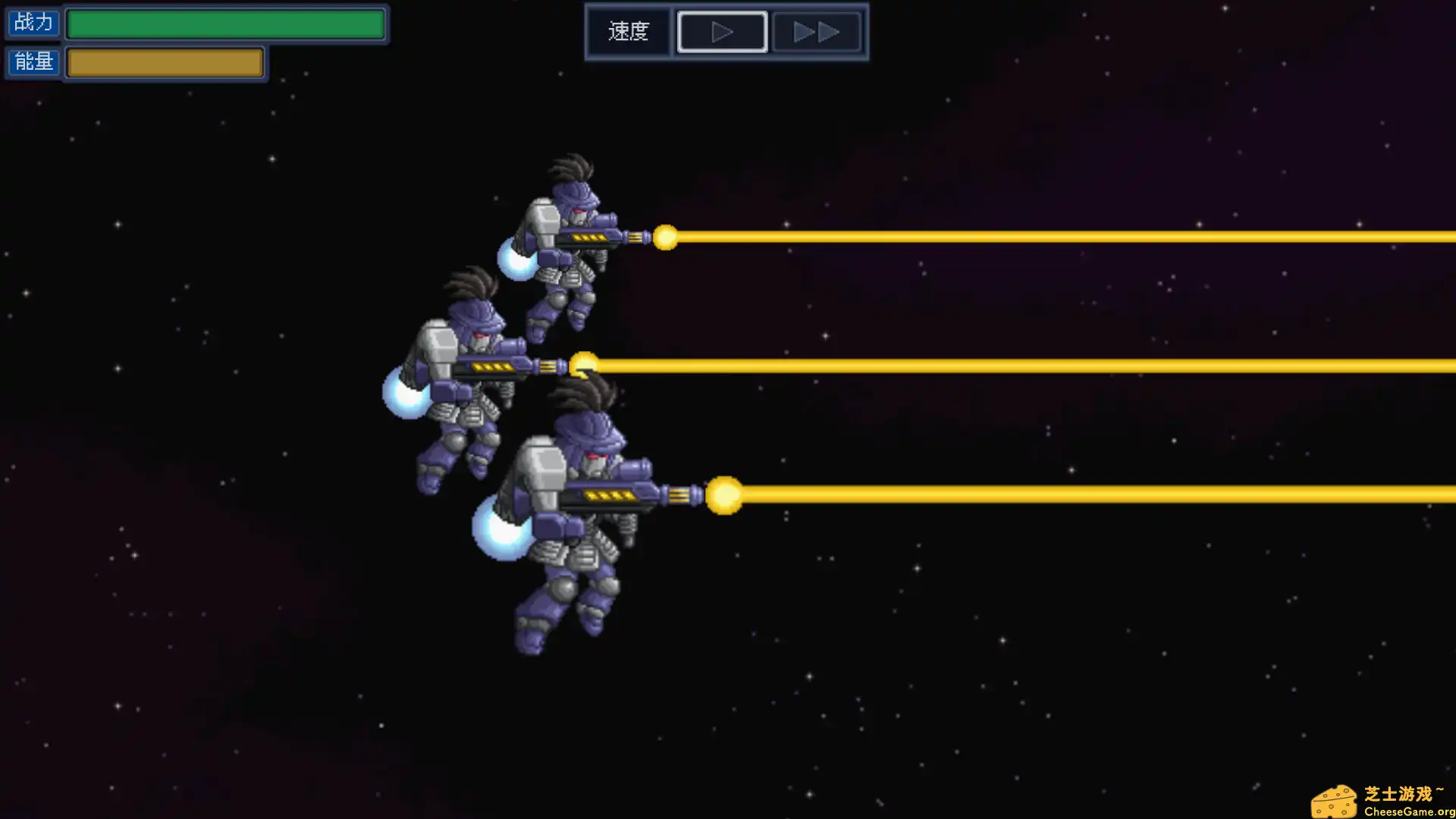Select the double-arrow fast forward icon
Screen dimensions: 1456x819
coord(817,31)
